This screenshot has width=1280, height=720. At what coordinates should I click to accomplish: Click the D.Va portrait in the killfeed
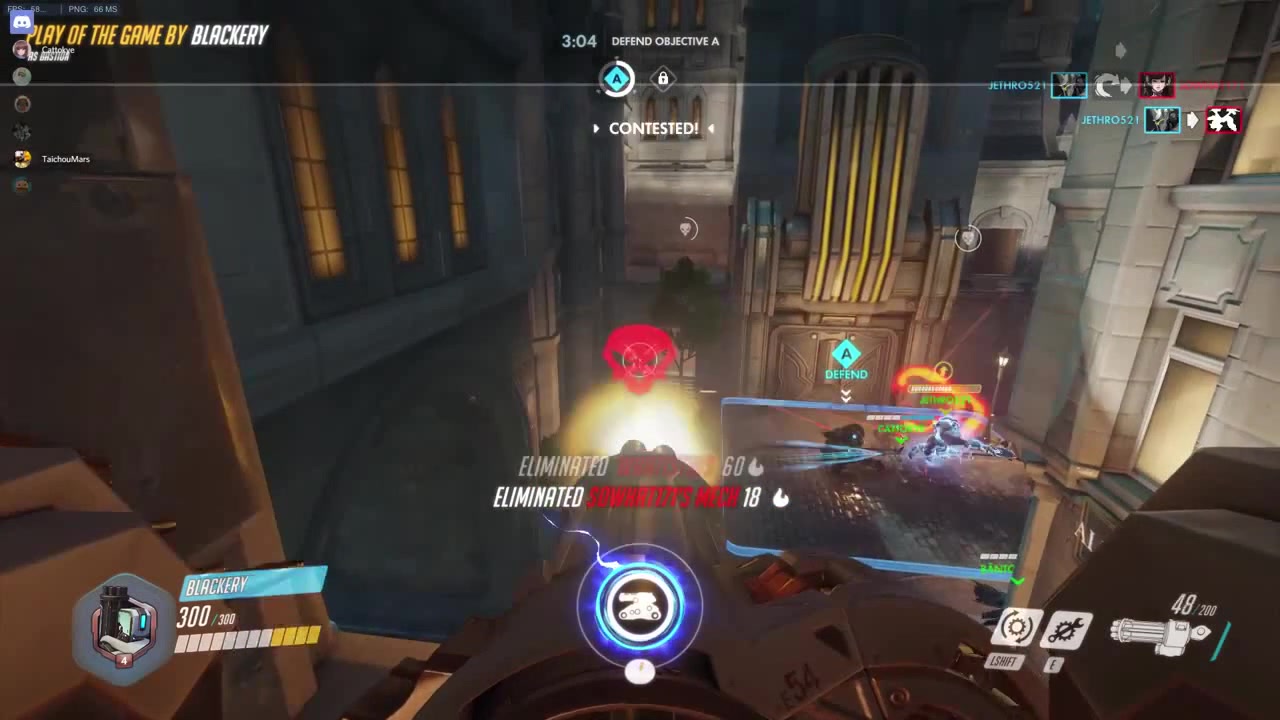[x=1157, y=85]
